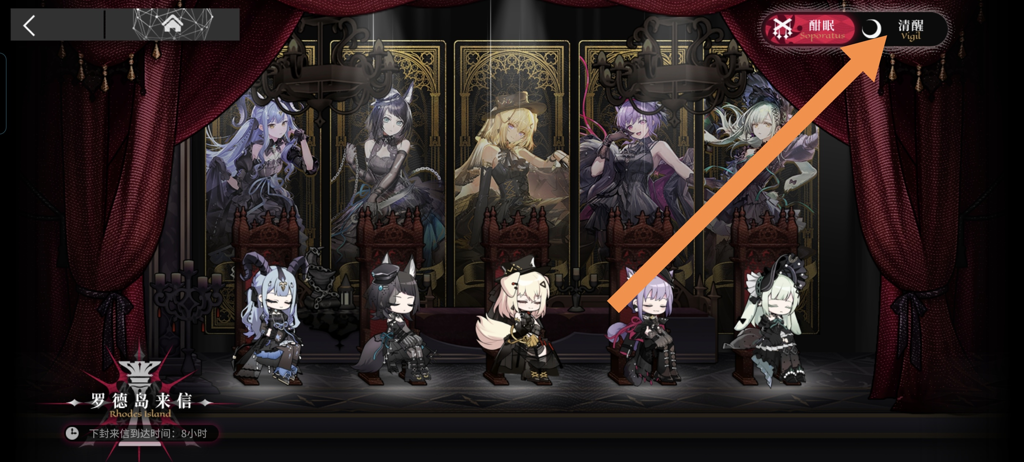Go back using the arrow button
1024x462 pixels.
(30, 25)
